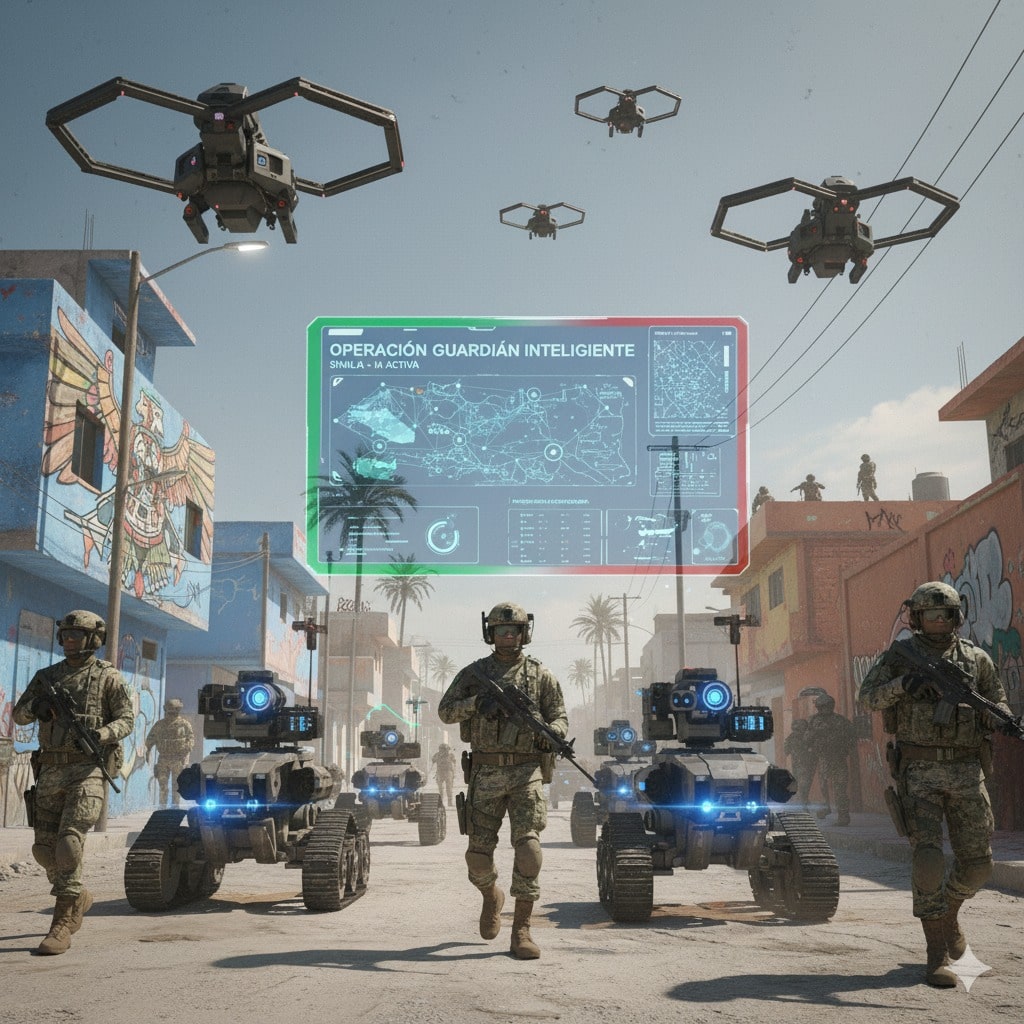Click the sparkle watermark icon
The width and height of the screenshot is (1024, 1024).
pyautogui.click(x=970, y=967)
